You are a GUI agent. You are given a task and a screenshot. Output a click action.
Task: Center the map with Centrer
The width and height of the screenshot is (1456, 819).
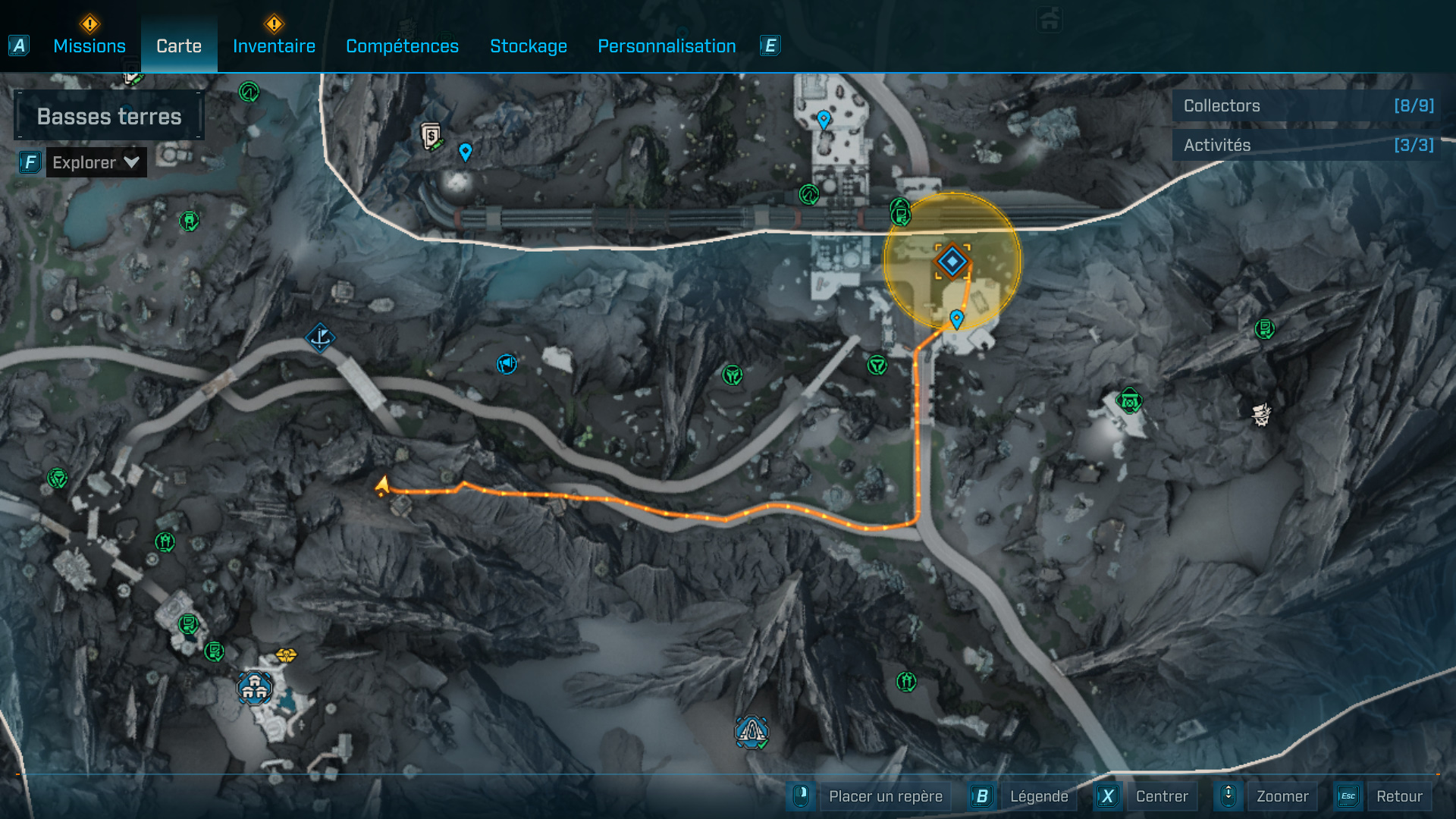click(1161, 796)
